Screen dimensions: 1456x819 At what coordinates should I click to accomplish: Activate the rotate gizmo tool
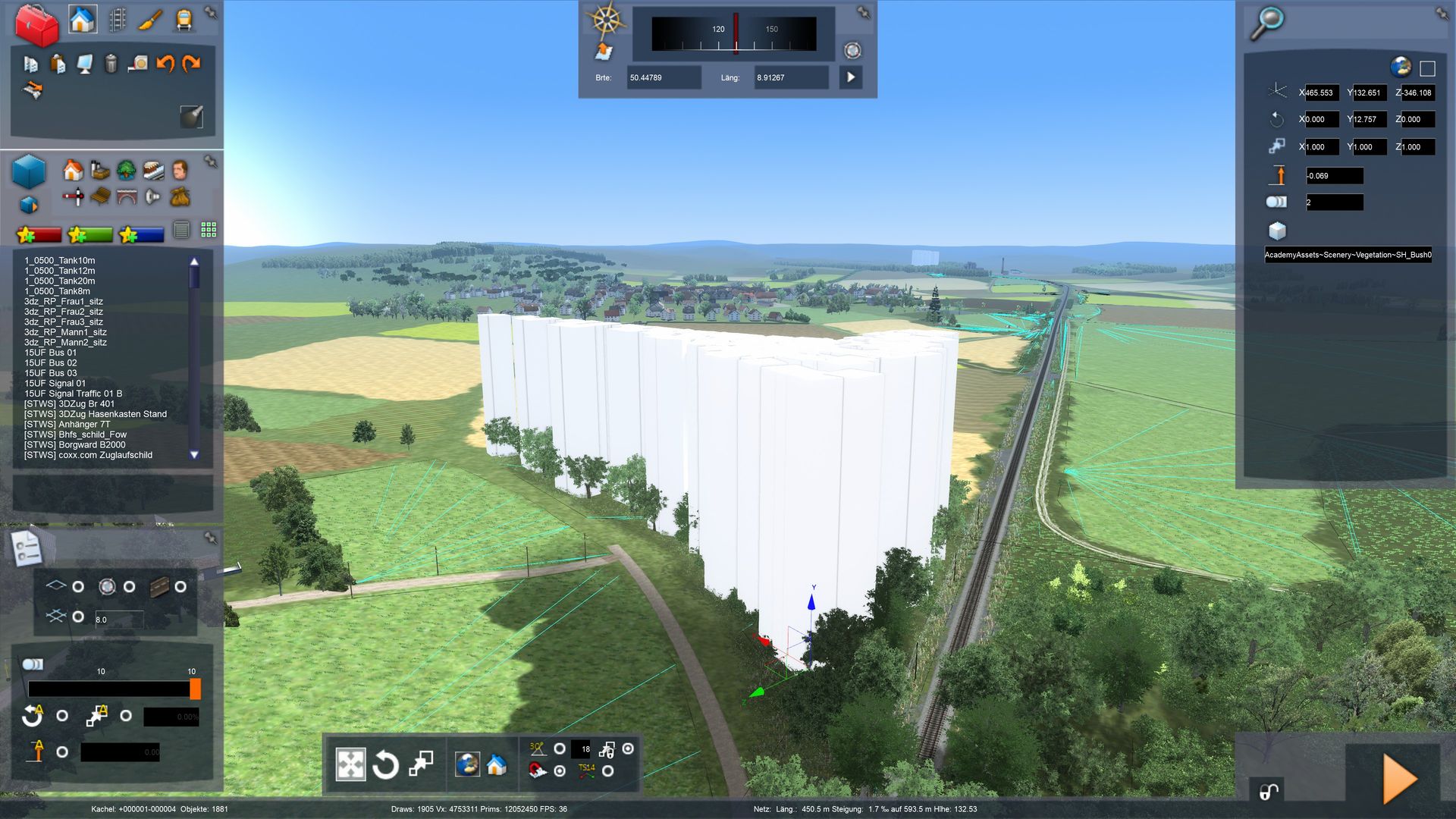click(x=385, y=764)
